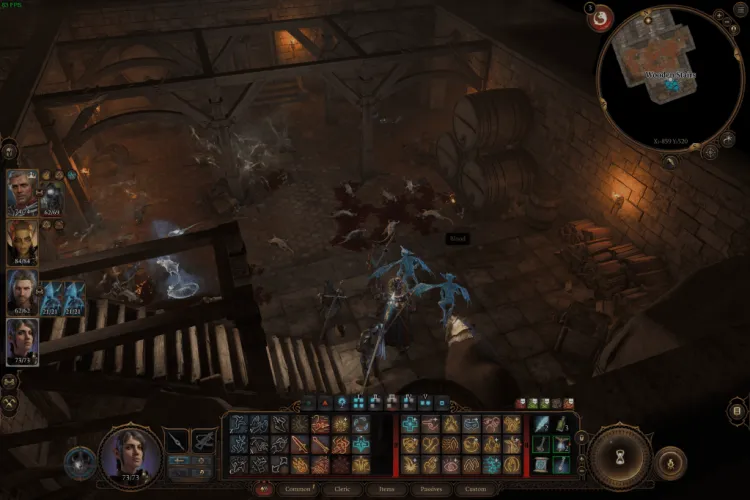Switch to the Custom hotbar tab
Screen dimensions: 750x500
(474, 490)
